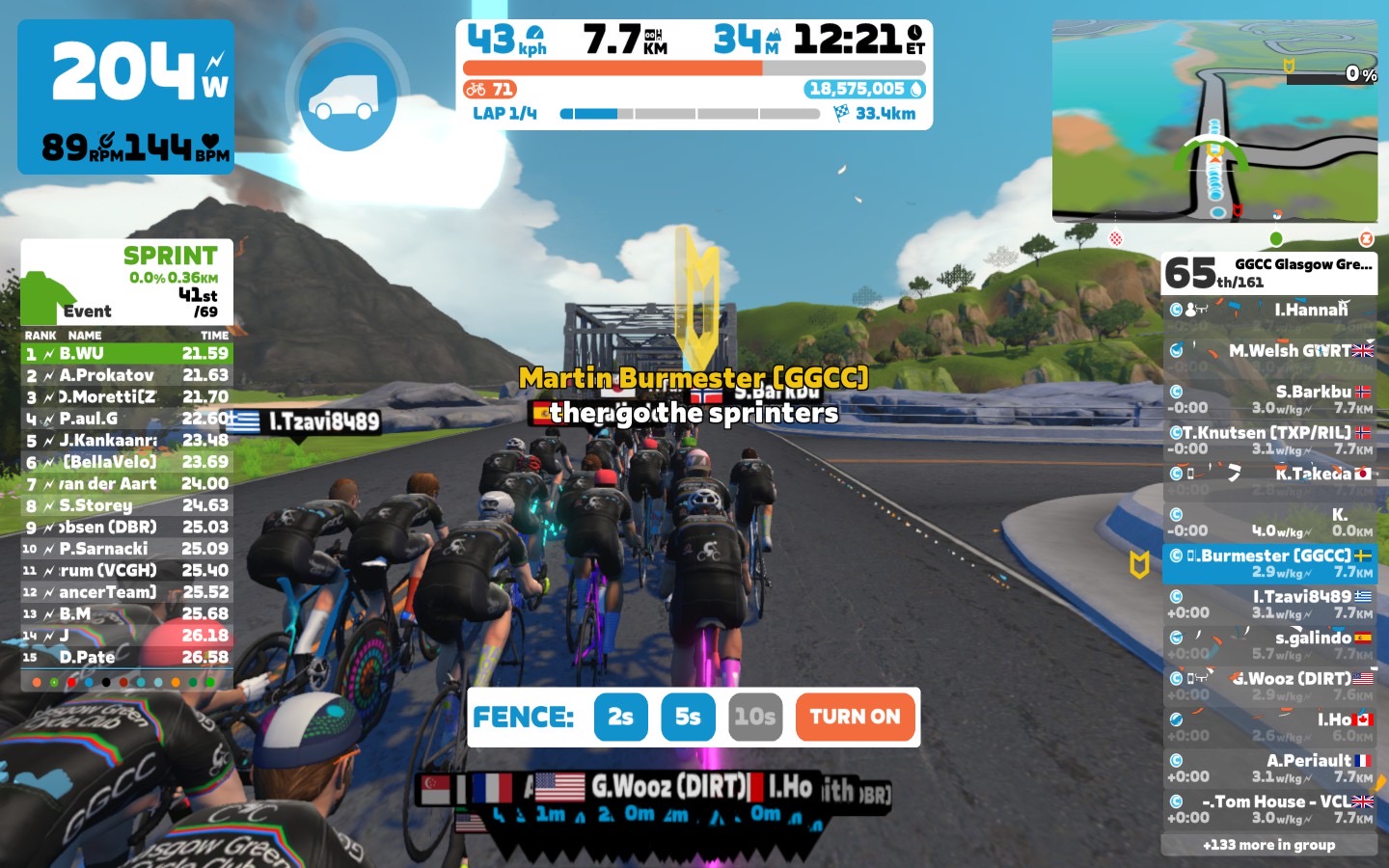The height and width of the screenshot is (868, 1389).
Task: Pick S.Barkbu from the riders list
Action: [1269, 399]
